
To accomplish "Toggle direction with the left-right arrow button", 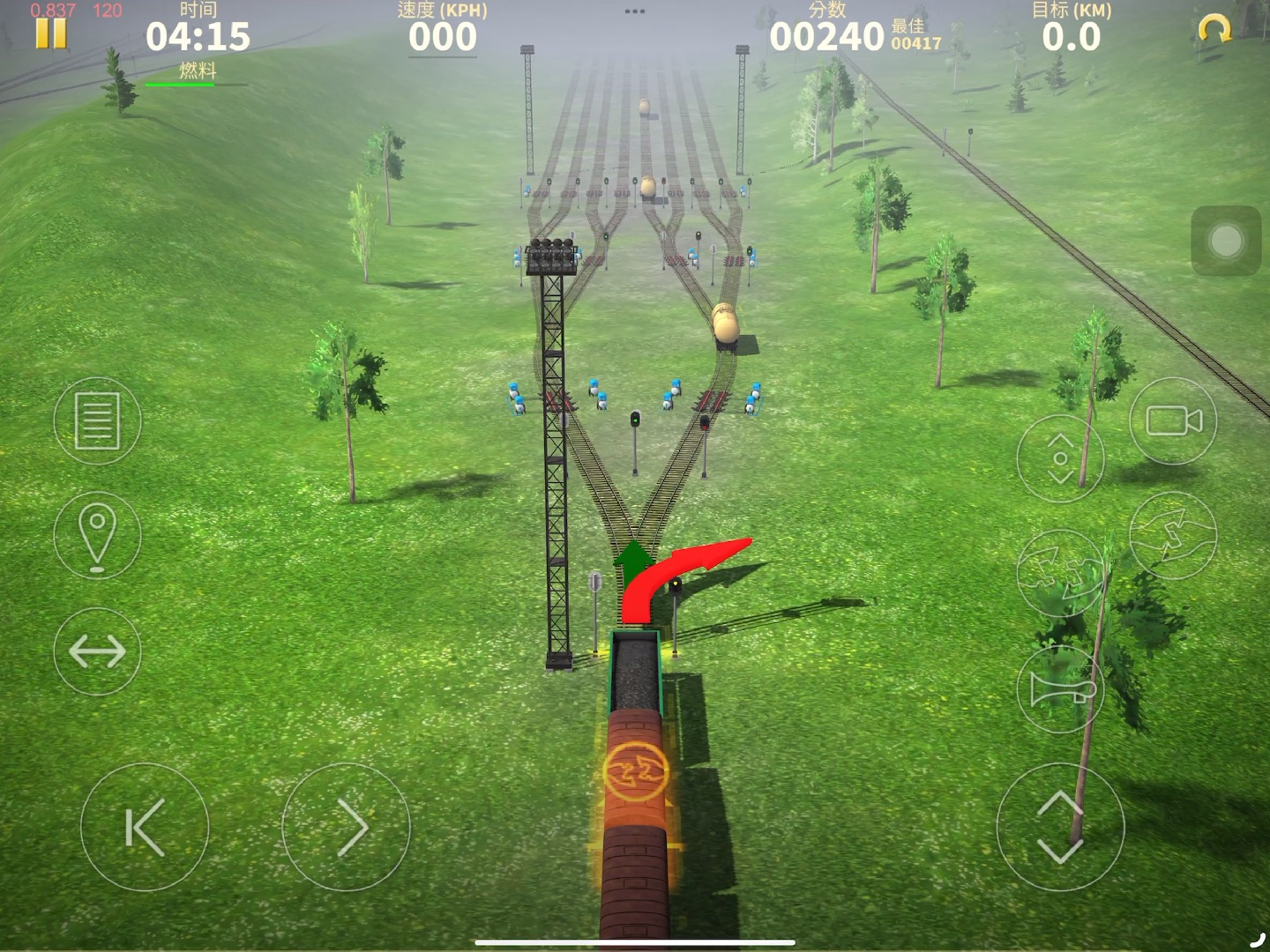I will click(x=97, y=652).
